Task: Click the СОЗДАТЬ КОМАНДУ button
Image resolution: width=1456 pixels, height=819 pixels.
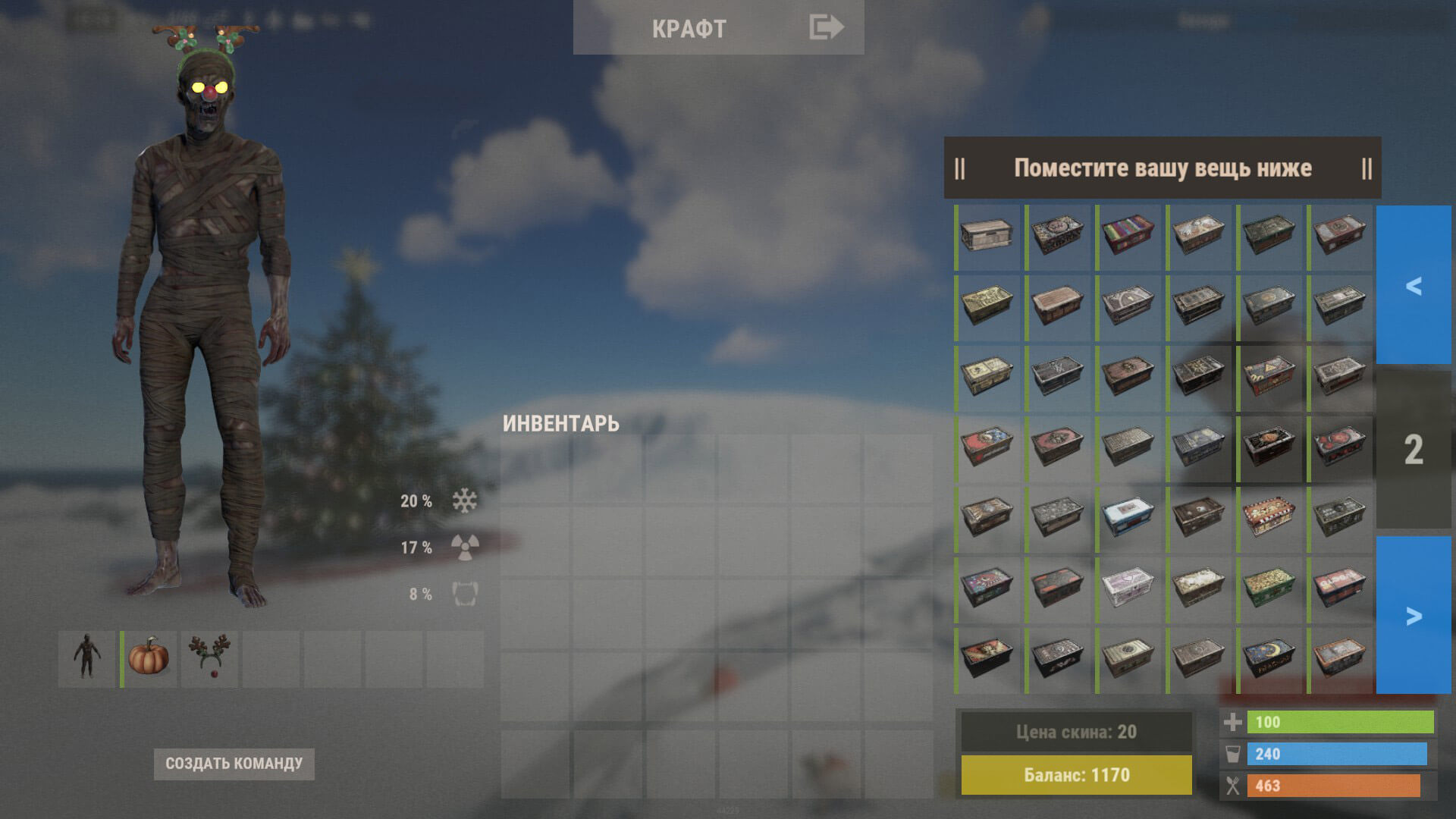Action: pyautogui.click(x=234, y=764)
